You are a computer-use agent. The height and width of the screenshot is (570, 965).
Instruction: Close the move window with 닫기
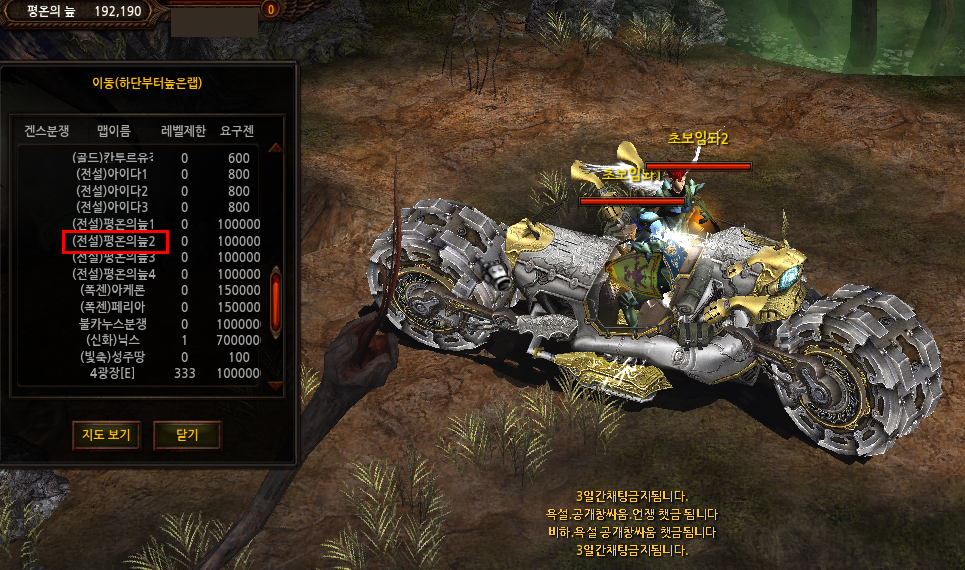[x=187, y=435]
